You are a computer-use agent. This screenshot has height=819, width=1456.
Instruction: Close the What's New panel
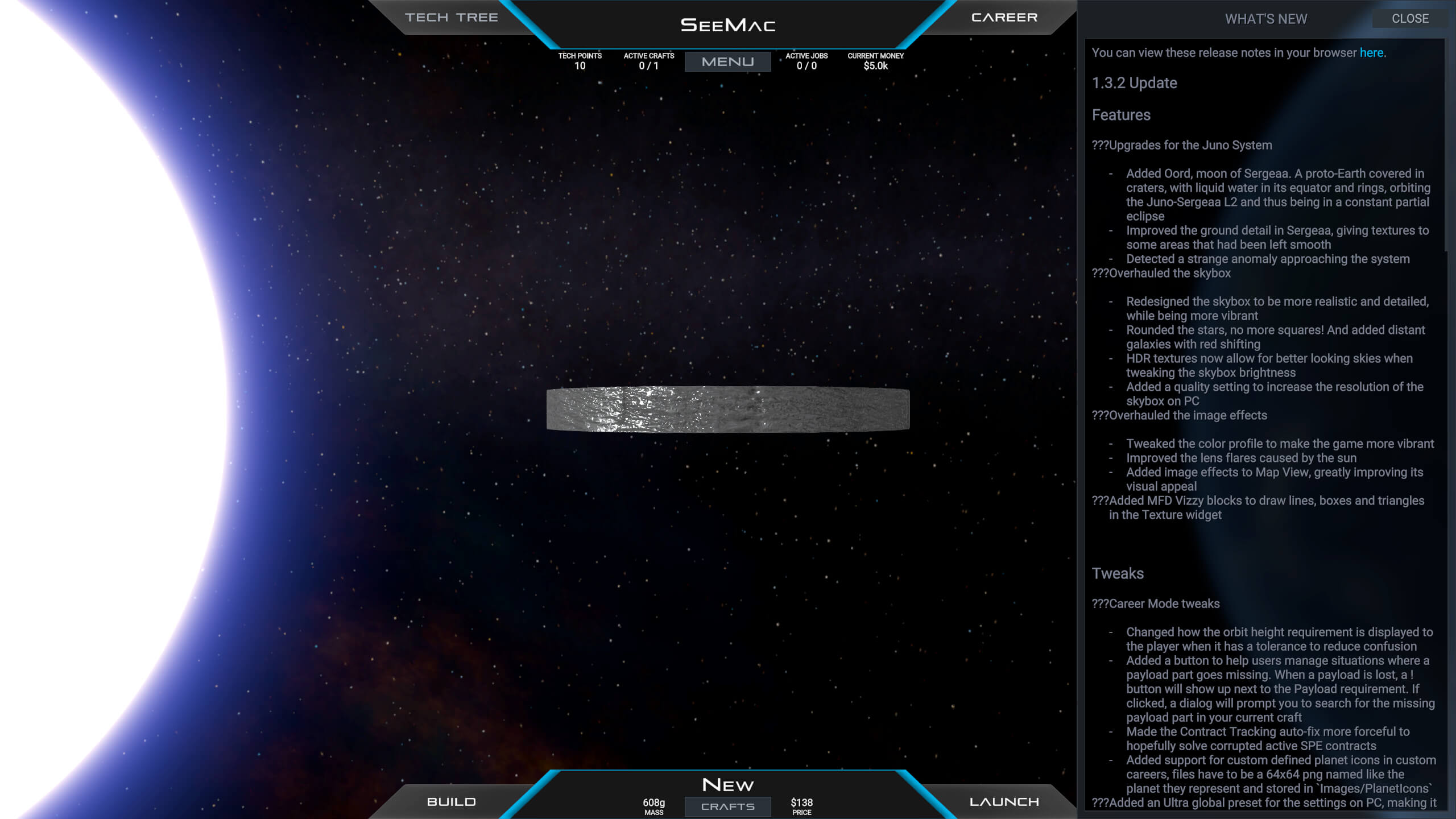tap(1409, 19)
